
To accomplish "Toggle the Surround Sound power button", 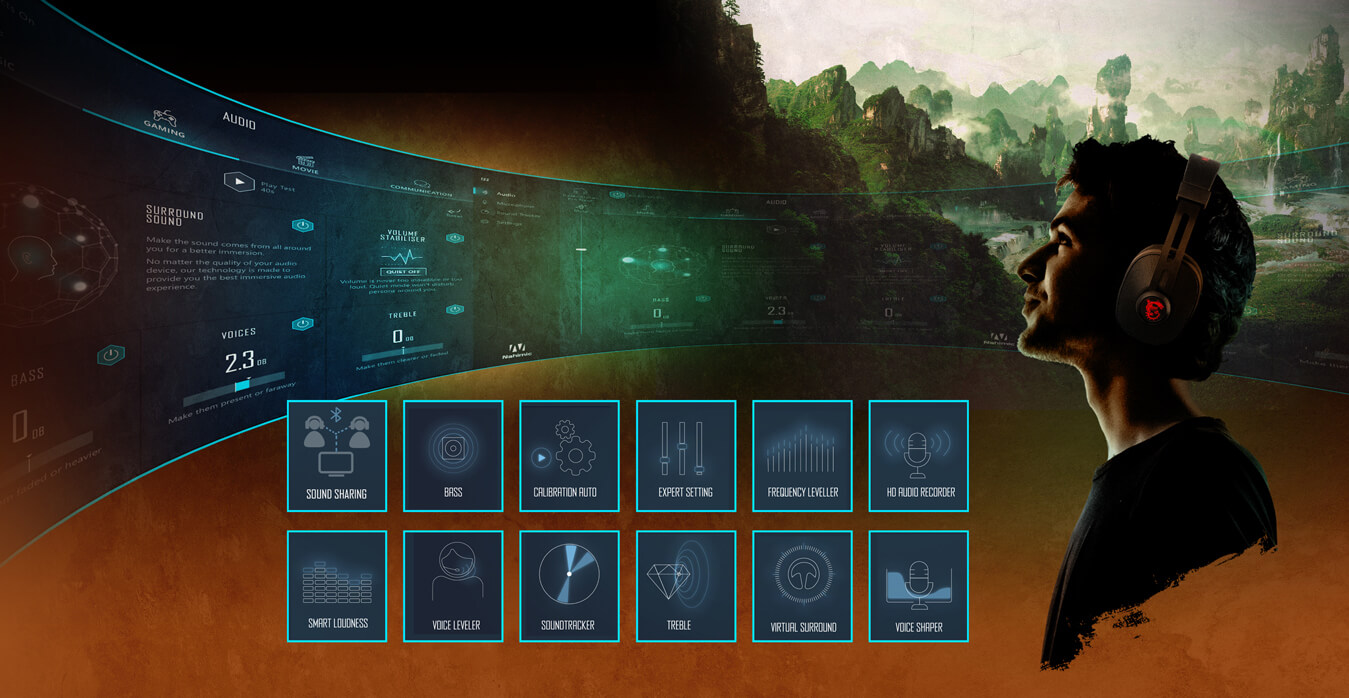I will click(302, 226).
